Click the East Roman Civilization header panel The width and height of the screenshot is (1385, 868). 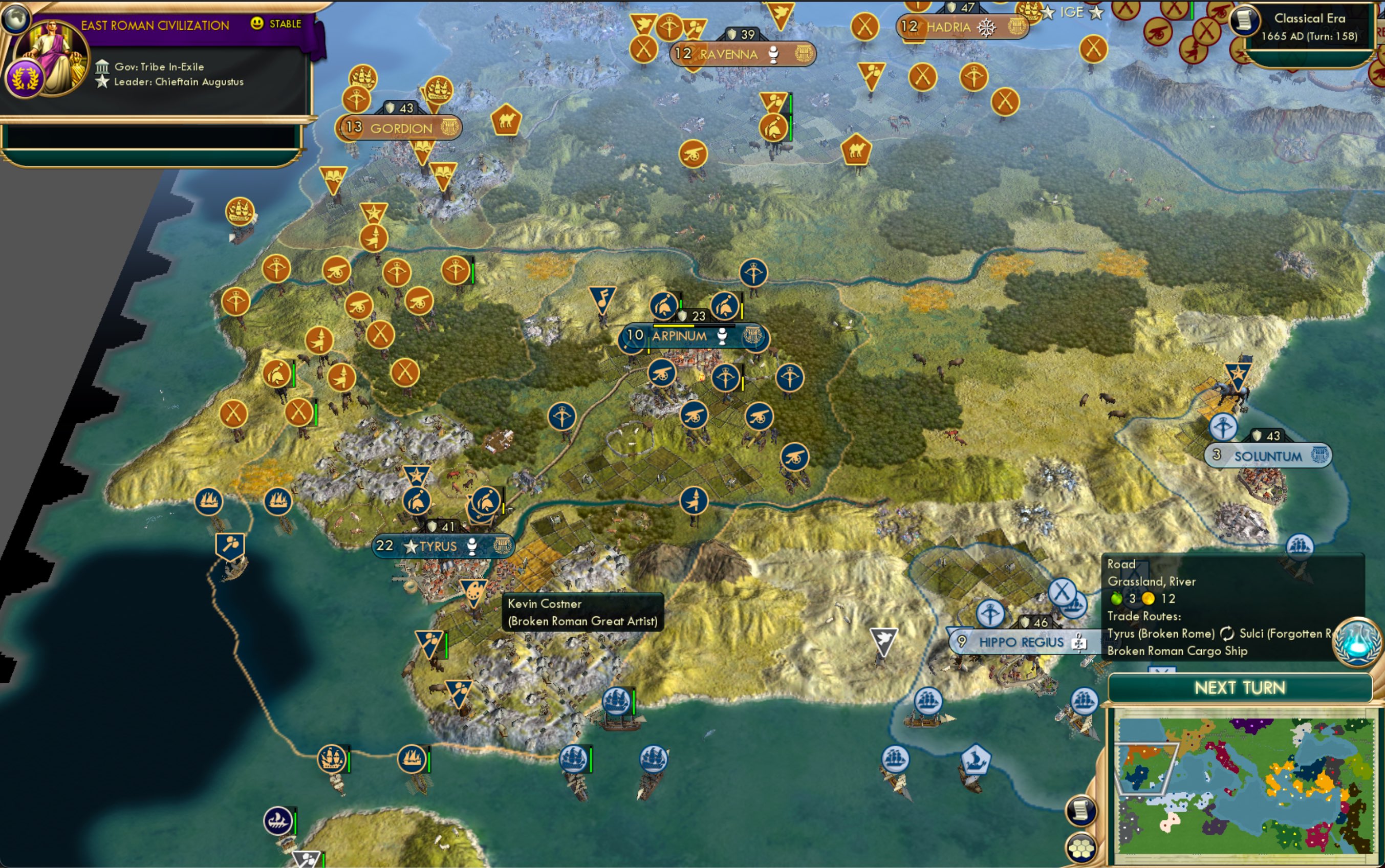[155, 25]
